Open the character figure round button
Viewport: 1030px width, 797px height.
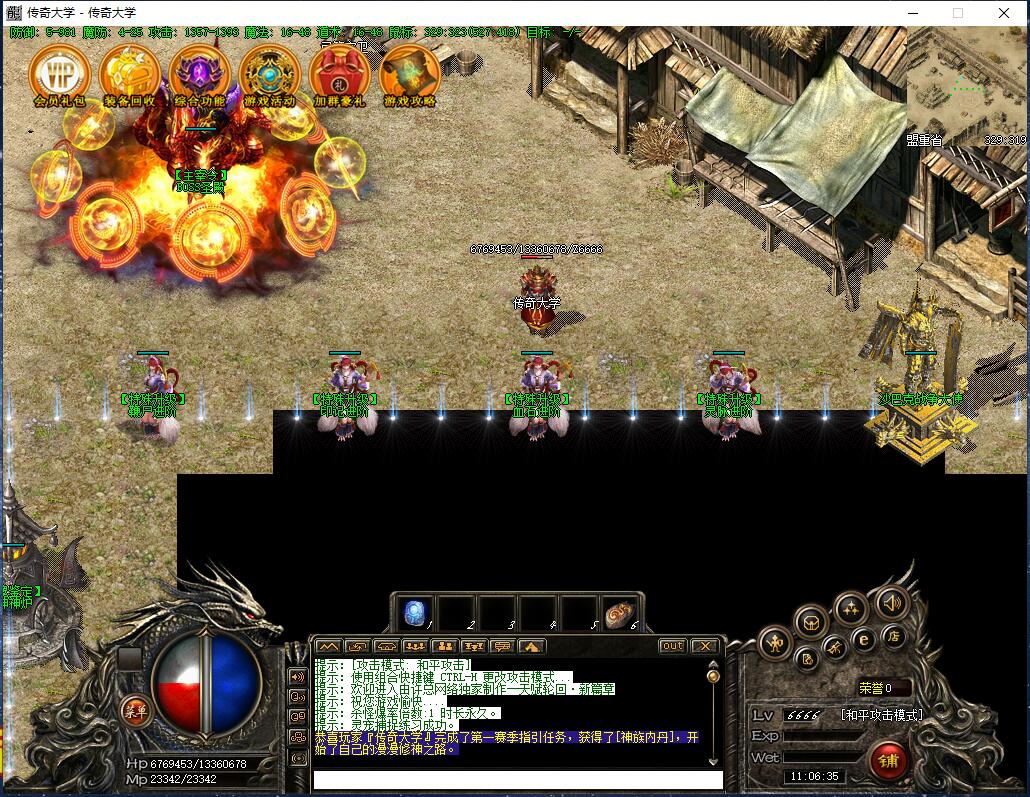tap(775, 643)
